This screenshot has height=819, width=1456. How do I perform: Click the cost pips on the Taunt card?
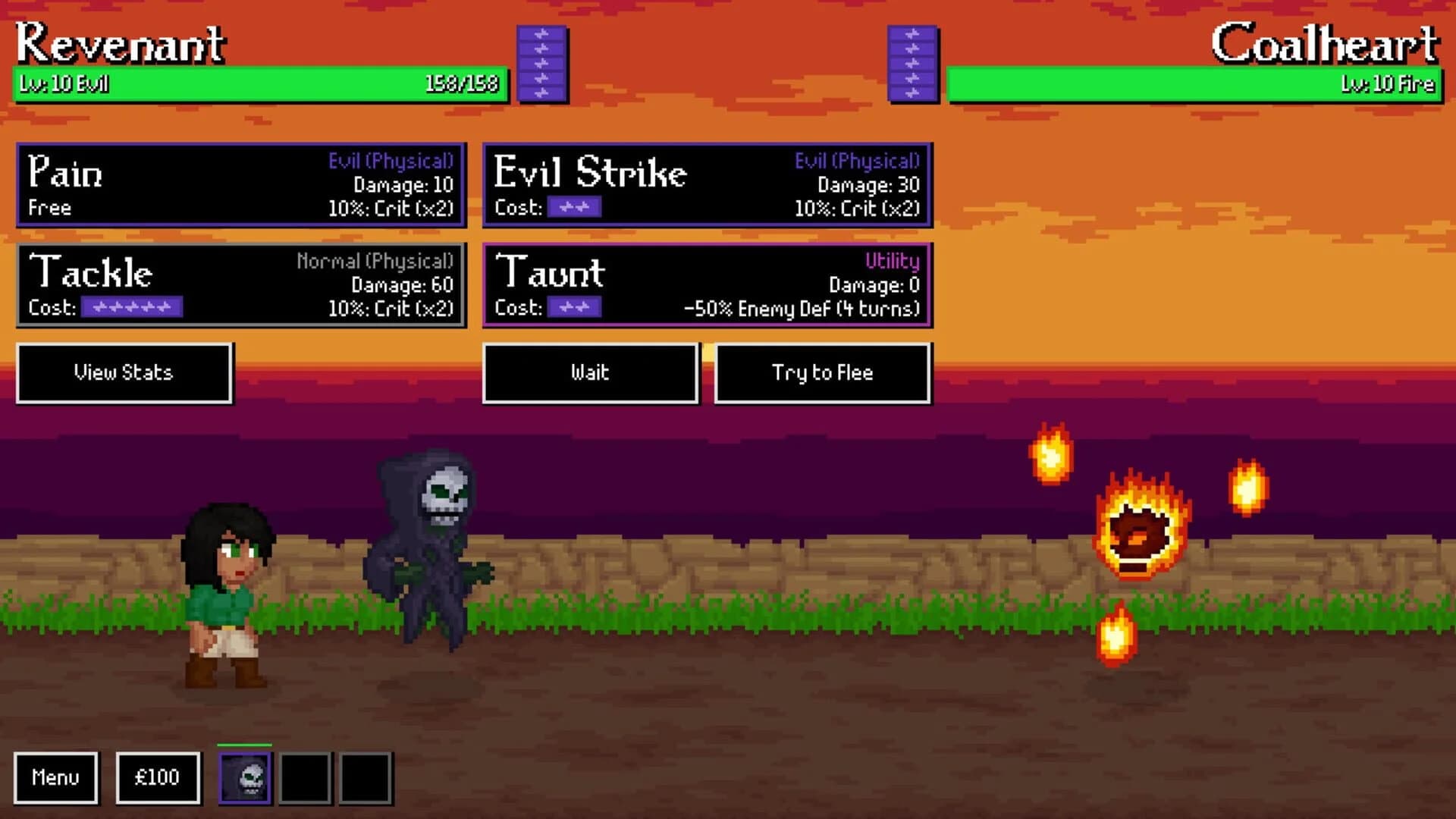click(x=573, y=308)
